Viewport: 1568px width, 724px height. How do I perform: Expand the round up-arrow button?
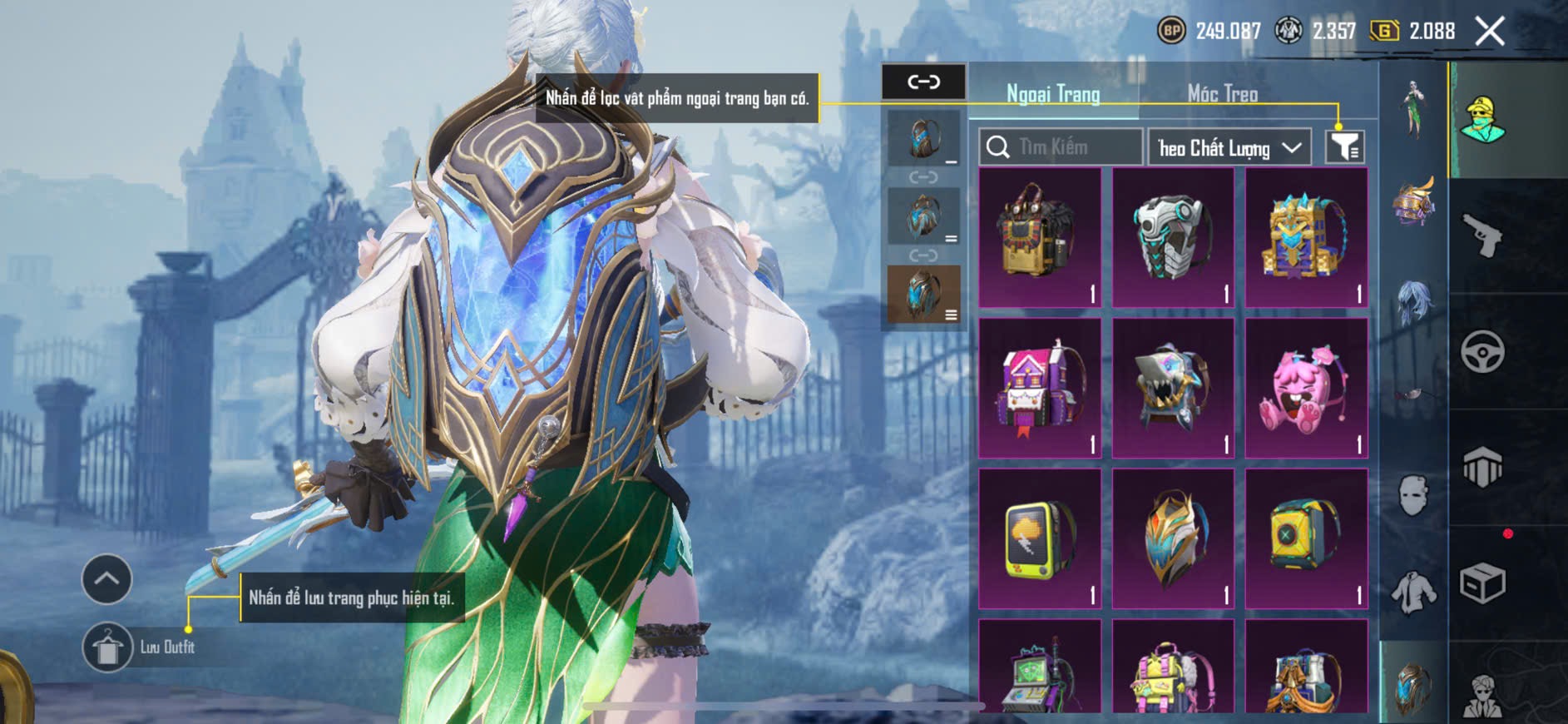106,578
